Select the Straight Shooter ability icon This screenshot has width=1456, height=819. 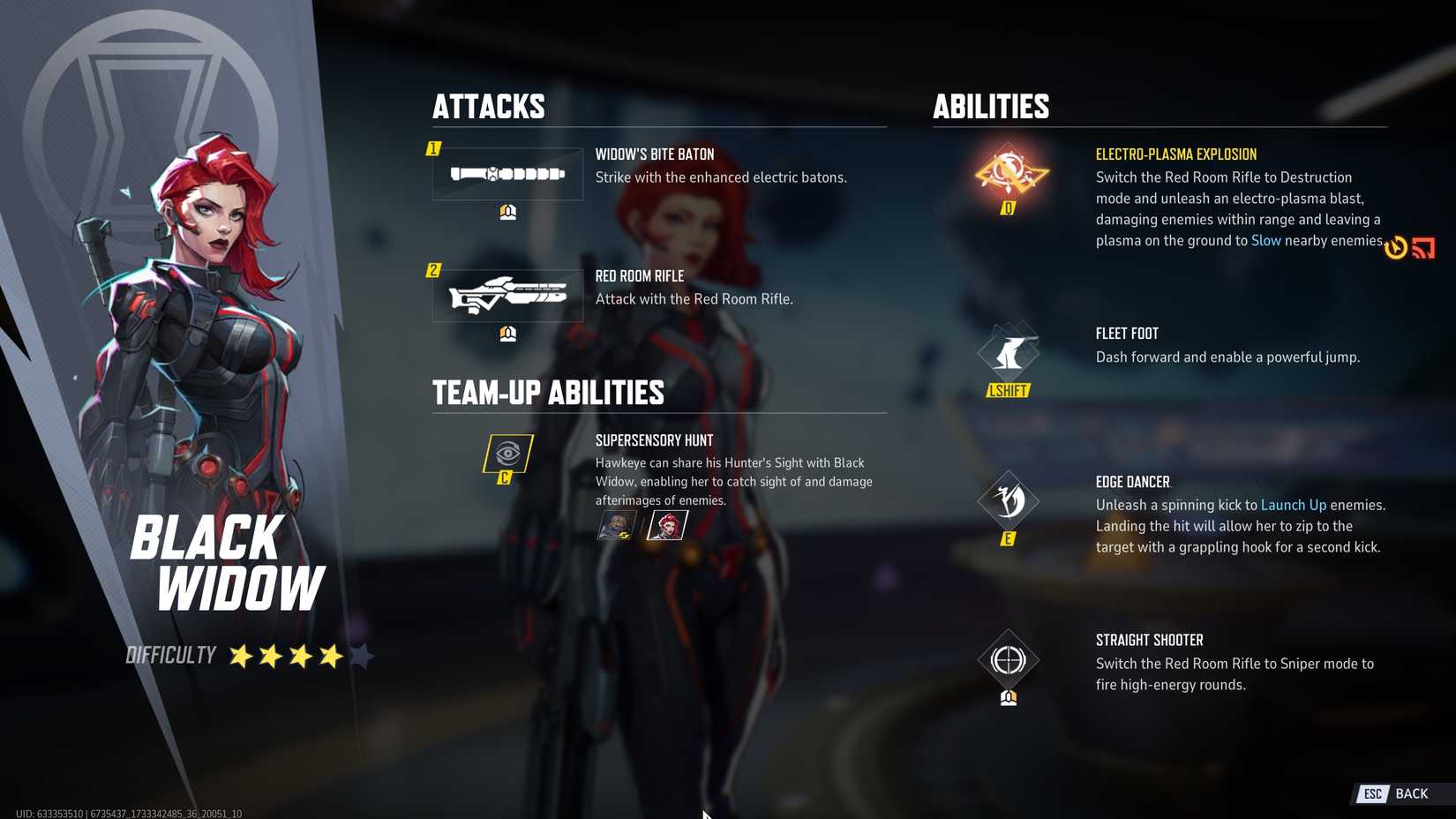click(1008, 660)
